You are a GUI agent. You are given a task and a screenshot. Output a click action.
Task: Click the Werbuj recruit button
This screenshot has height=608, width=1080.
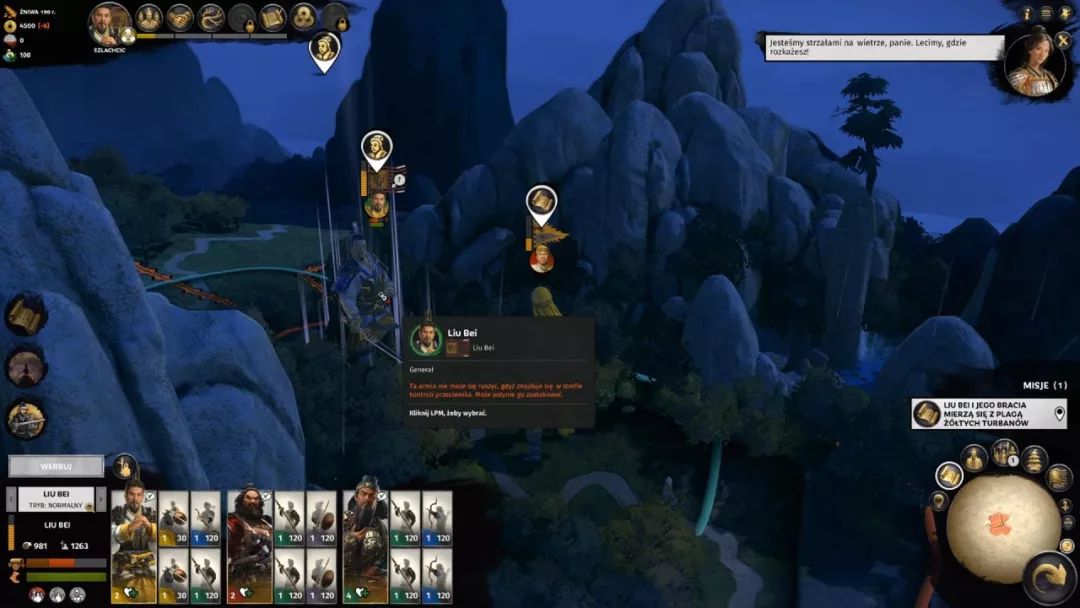(56, 466)
